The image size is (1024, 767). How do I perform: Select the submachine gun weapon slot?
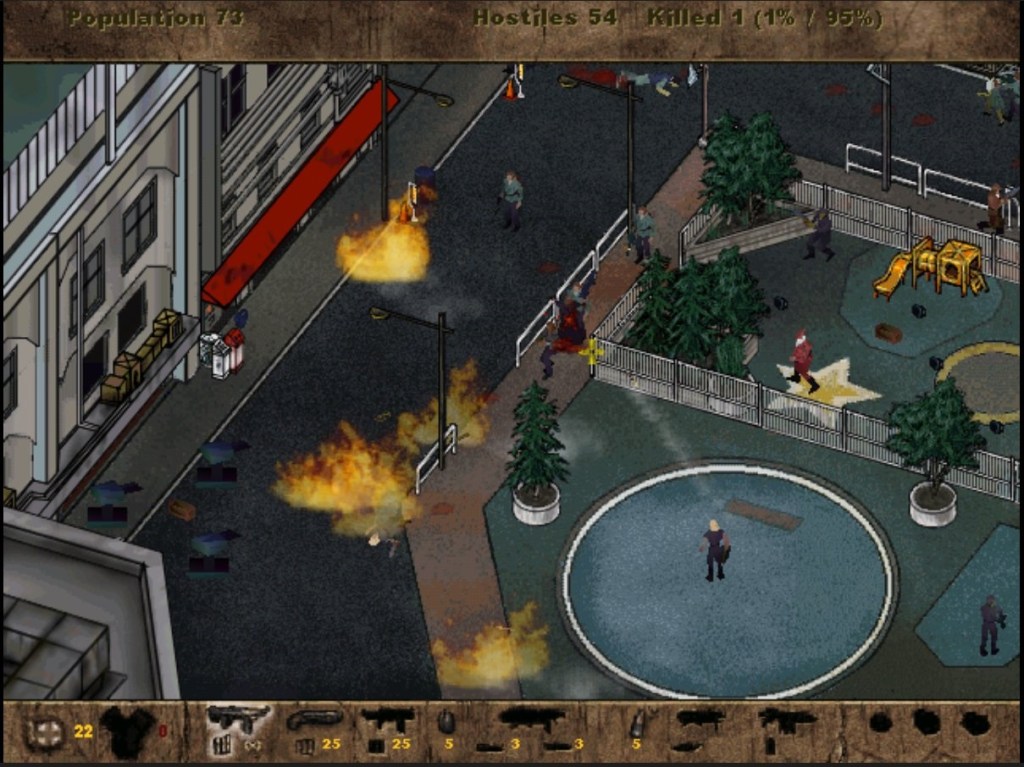tap(237, 718)
